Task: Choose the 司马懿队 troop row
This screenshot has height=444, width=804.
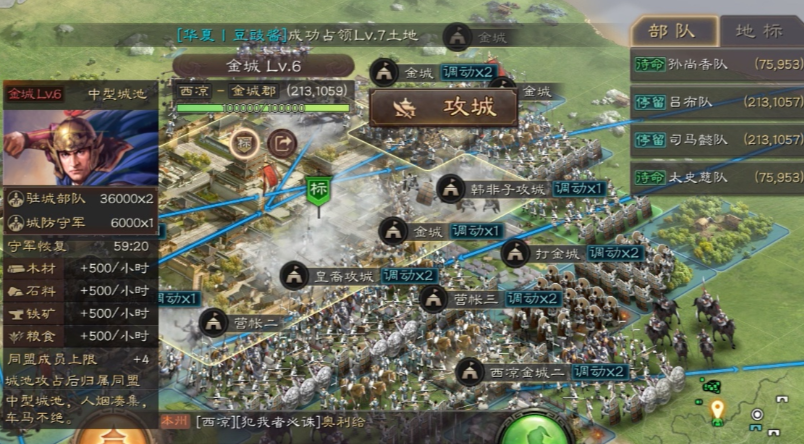Action: [718, 139]
